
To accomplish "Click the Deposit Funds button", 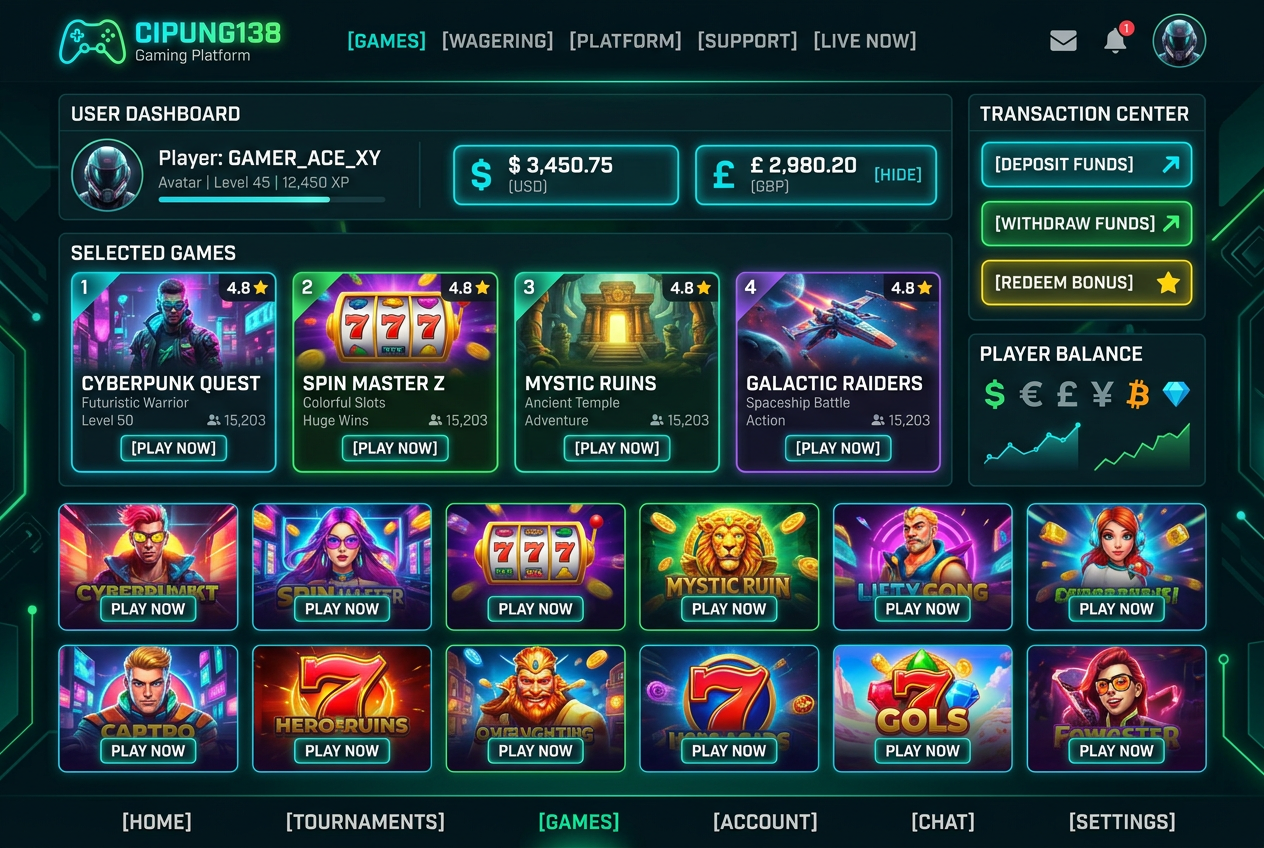I will pos(1086,165).
